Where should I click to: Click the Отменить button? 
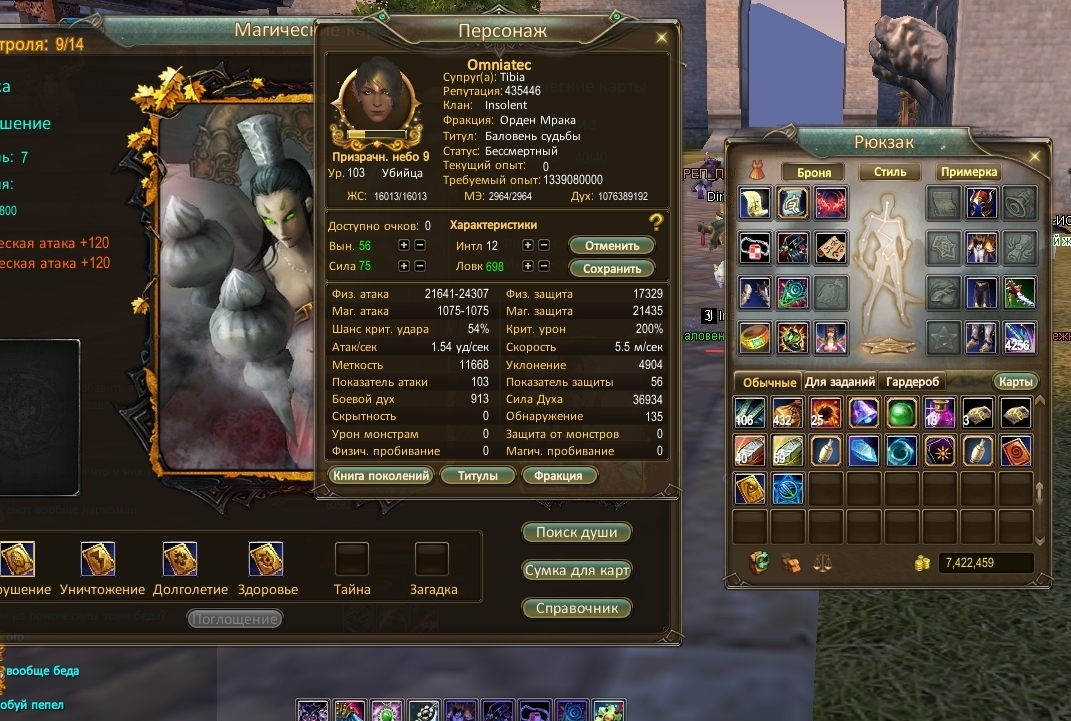pos(611,245)
